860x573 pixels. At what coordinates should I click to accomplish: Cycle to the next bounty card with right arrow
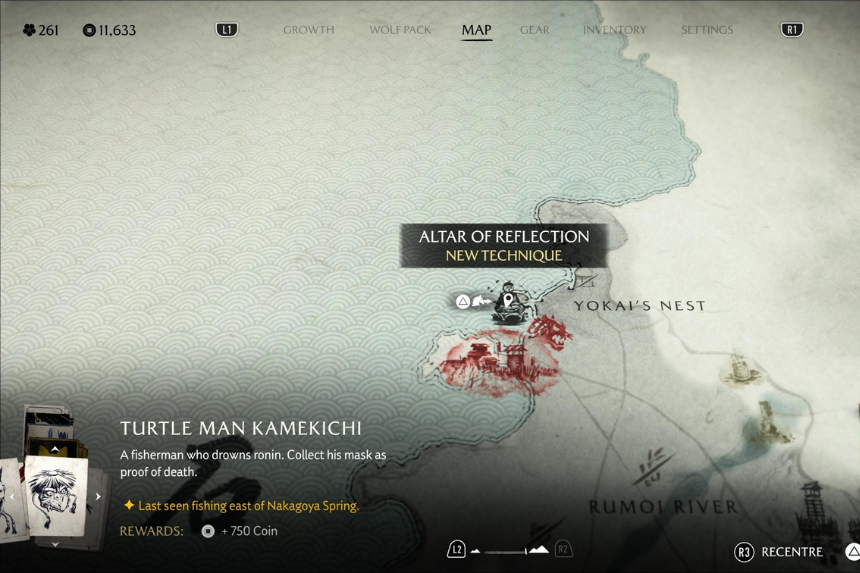[x=98, y=497]
